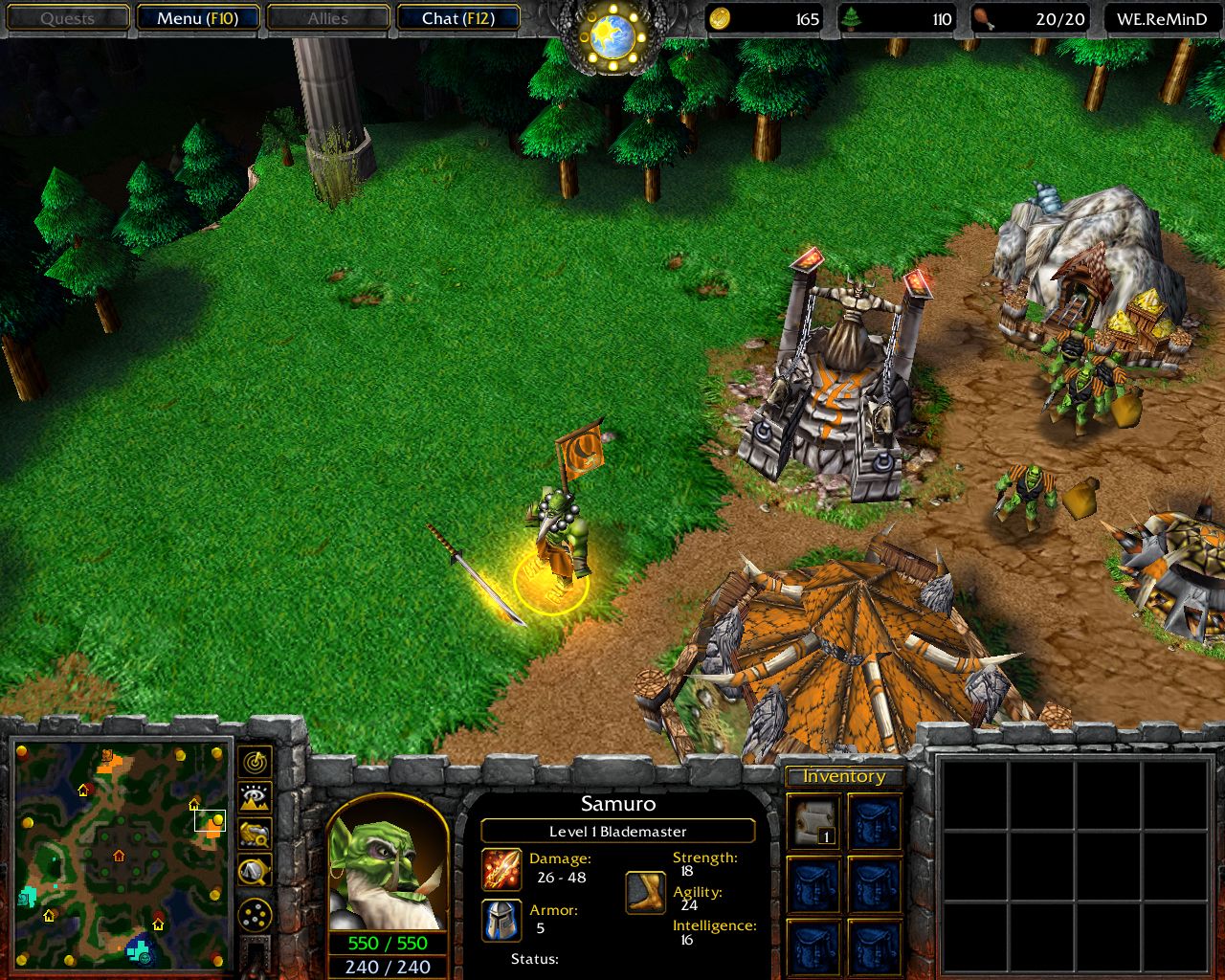Toggle creep camp display on minimap
This screenshot has height=980, width=1225.
tap(255, 871)
